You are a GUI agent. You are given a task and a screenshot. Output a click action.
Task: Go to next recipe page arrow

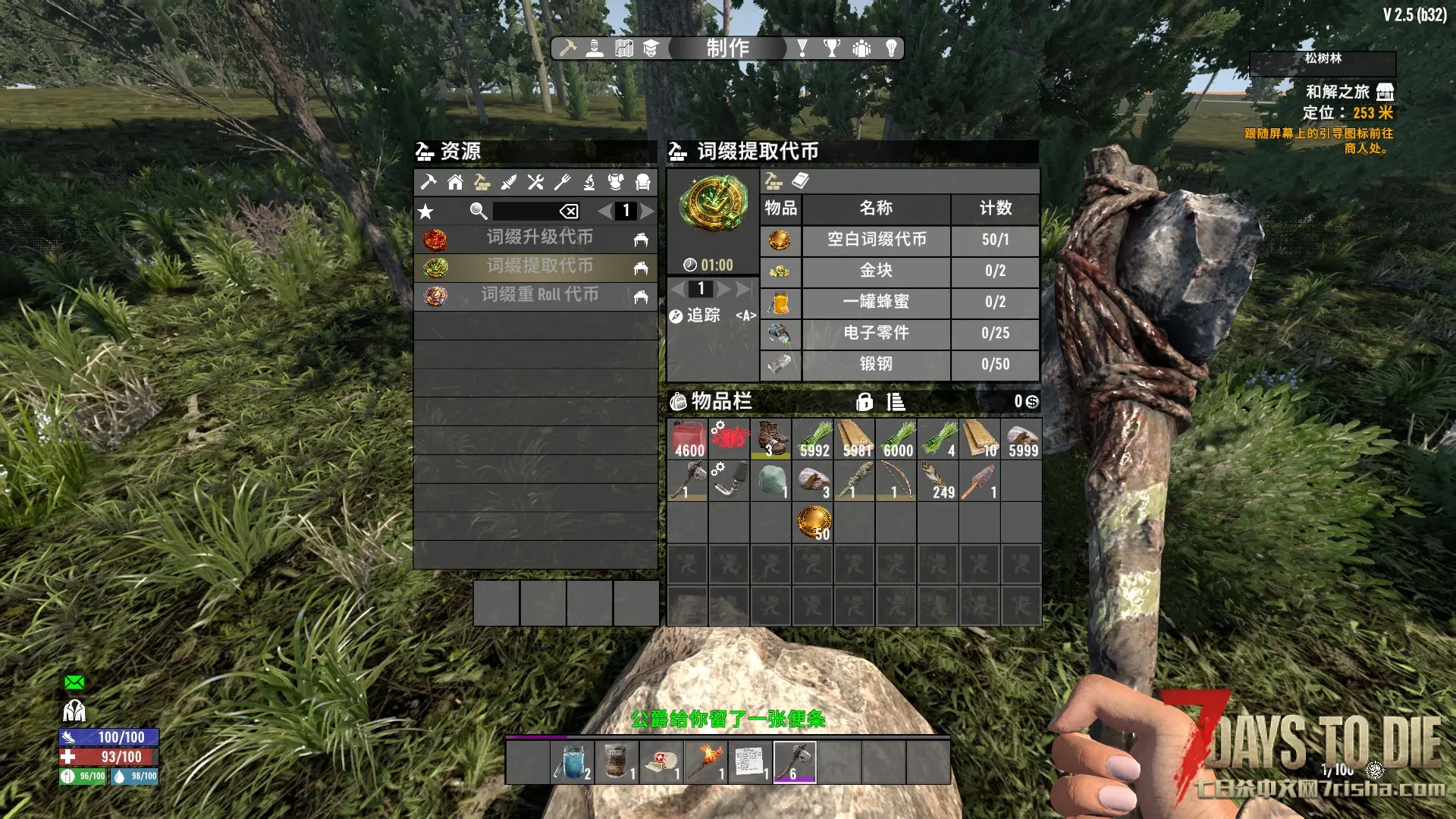[x=647, y=211]
